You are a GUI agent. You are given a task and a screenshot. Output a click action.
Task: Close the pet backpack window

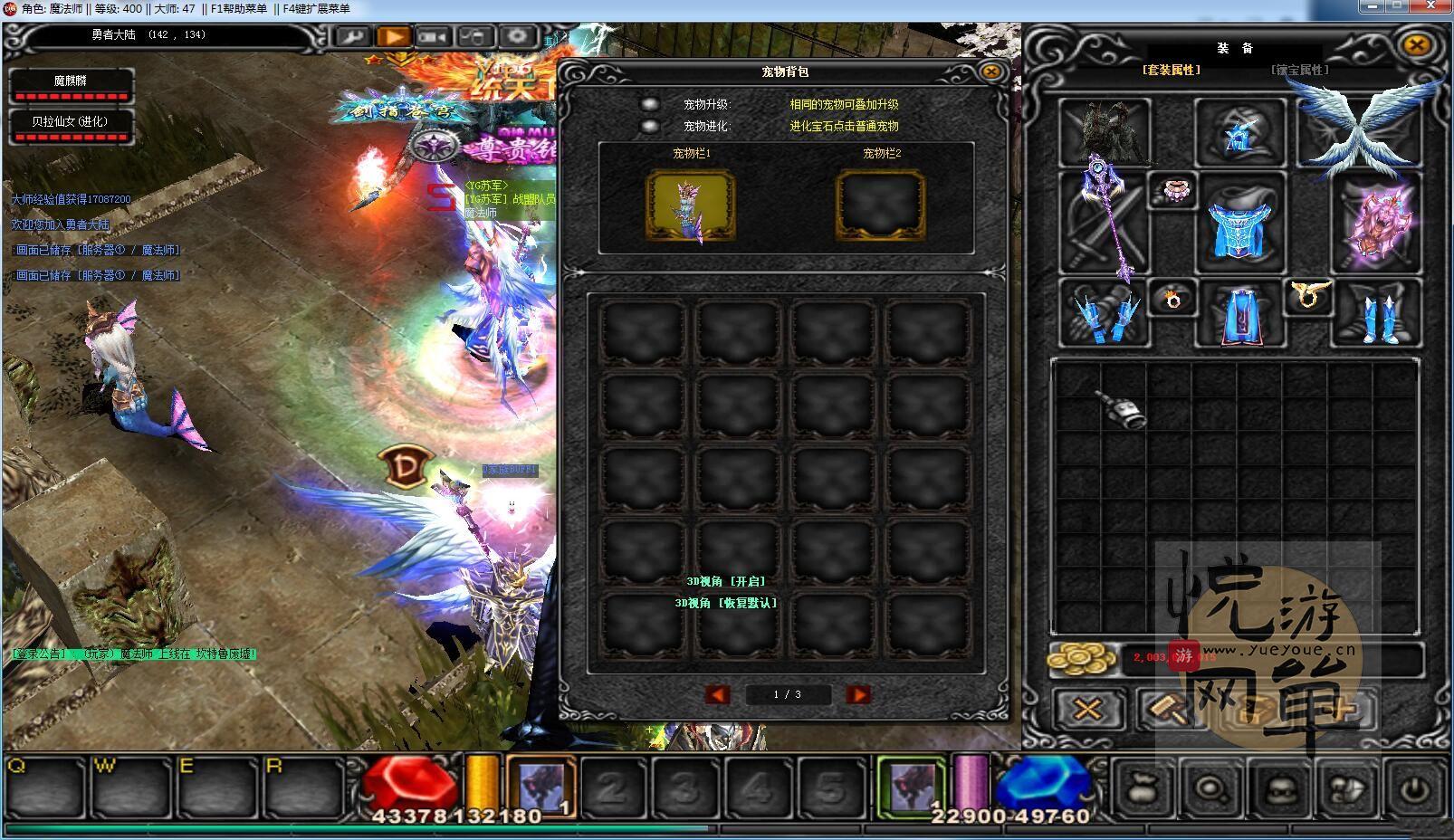(991, 72)
